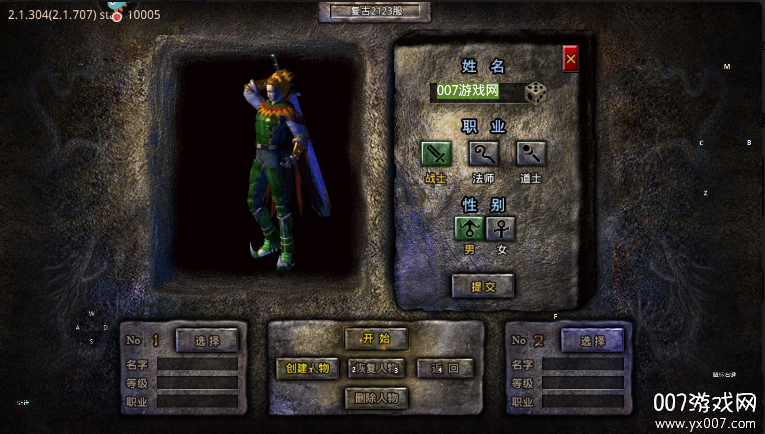This screenshot has width=765, height=434.
Task: Select character slot No 2 with 选择
Action: pyautogui.click(x=592, y=341)
